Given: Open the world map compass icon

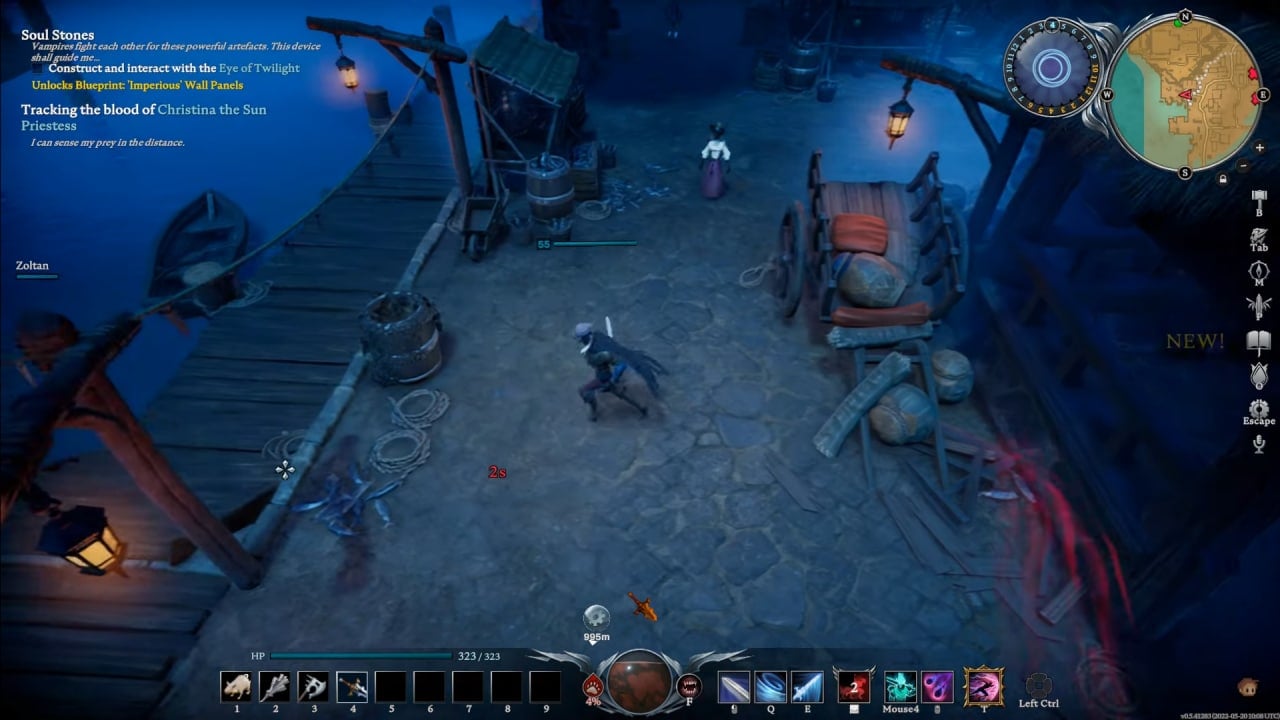Looking at the screenshot, I should 1259,272.
